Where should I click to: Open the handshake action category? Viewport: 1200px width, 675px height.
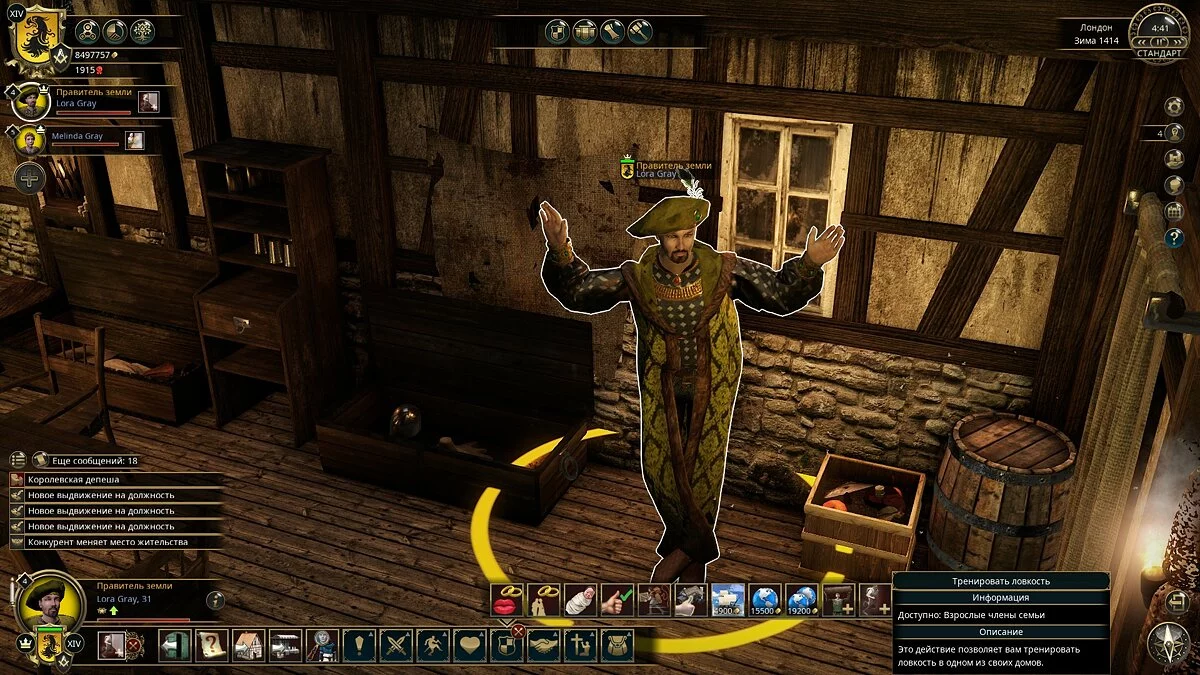pyautogui.click(x=542, y=645)
